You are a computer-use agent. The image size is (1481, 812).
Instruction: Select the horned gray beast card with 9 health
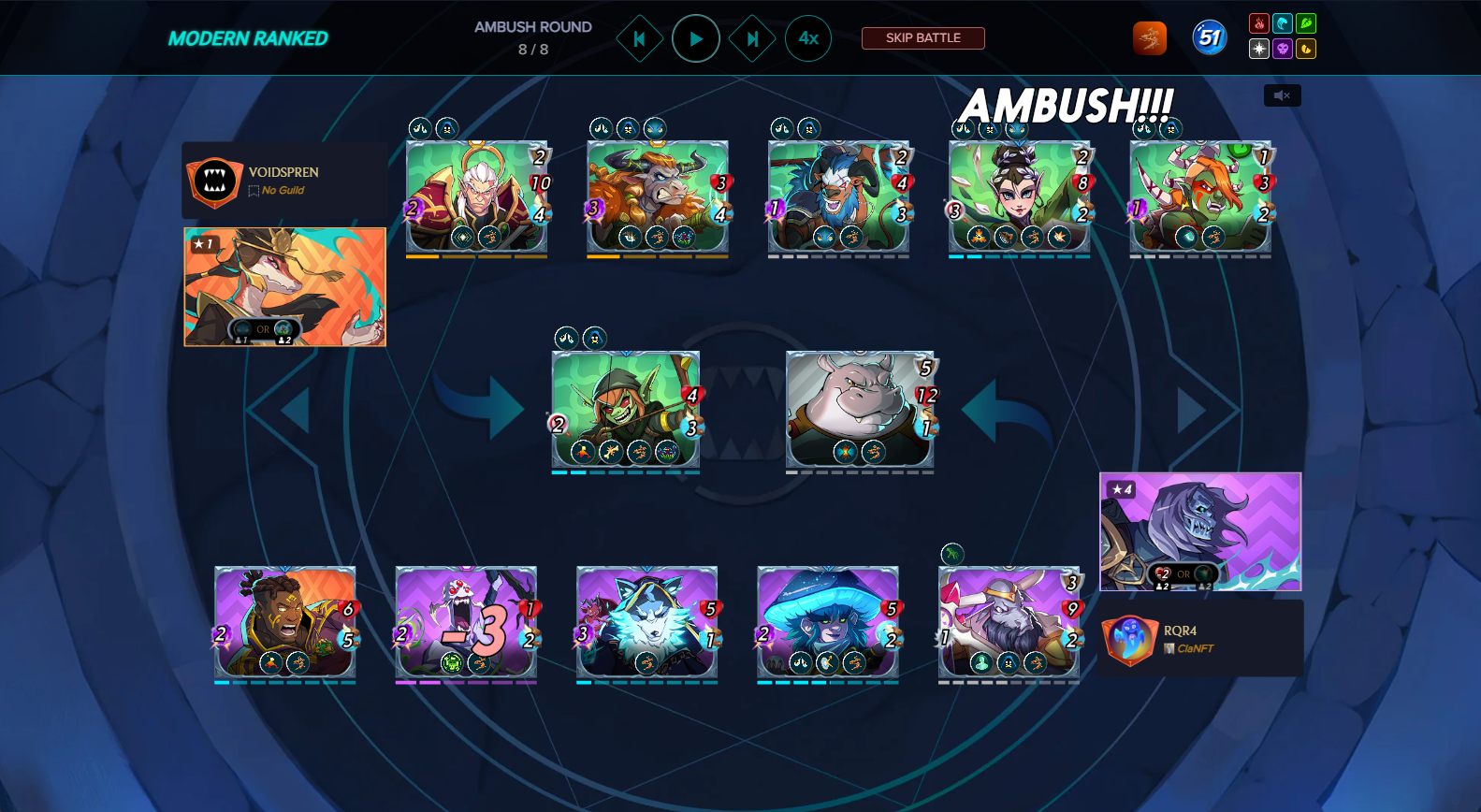click(x=1009, y=621)
